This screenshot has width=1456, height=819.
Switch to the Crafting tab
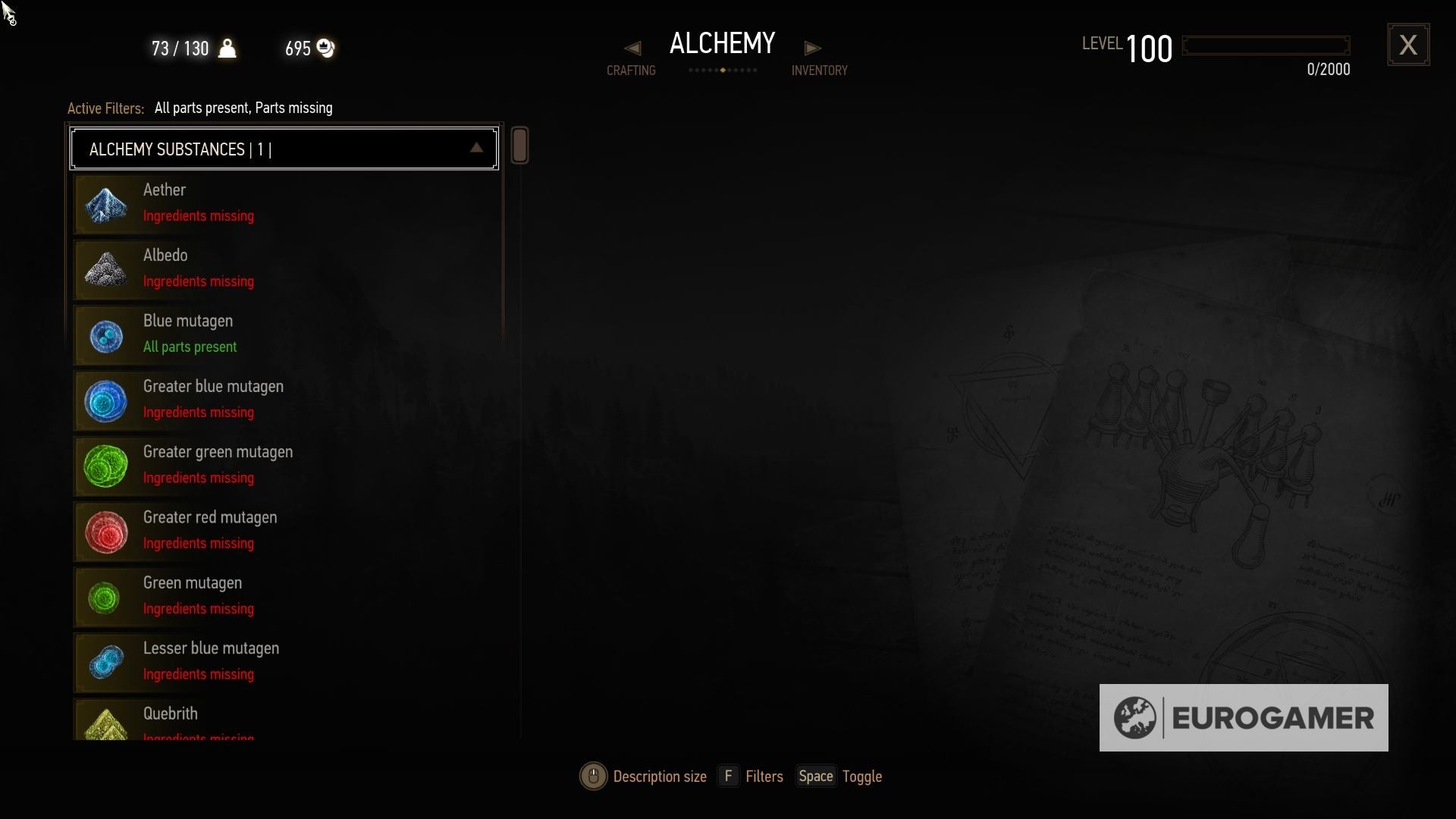click(631, 70)
